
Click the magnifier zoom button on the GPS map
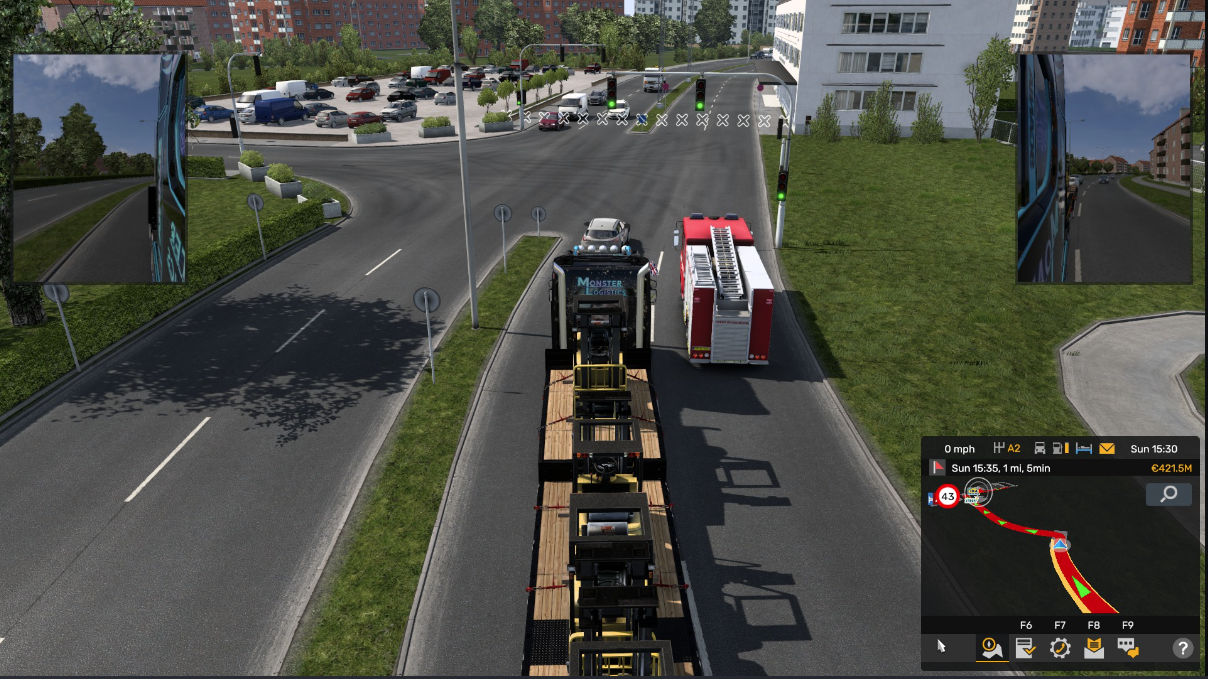coord(1168,494)
